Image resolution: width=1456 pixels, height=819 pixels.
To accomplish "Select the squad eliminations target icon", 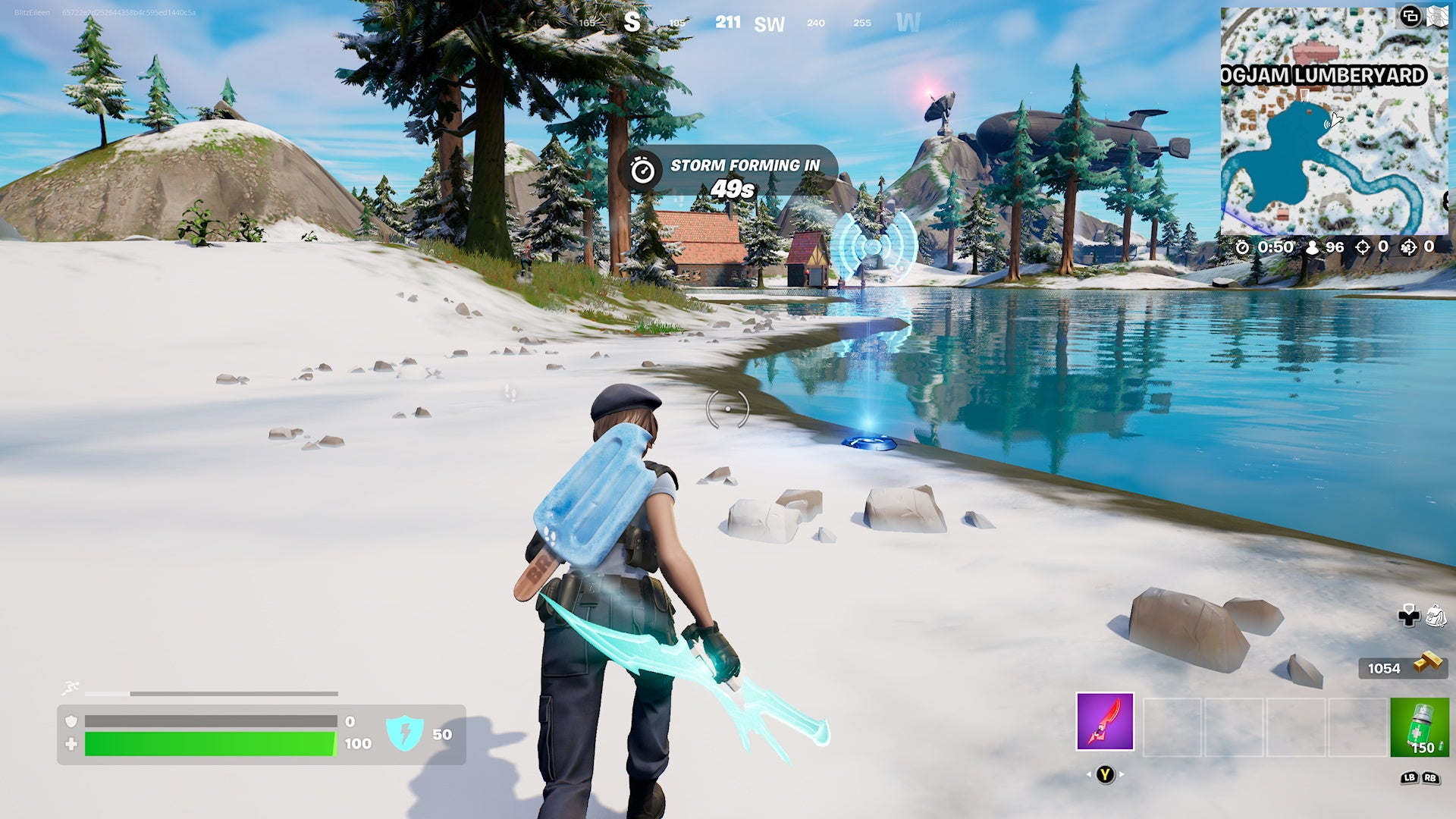I will tap(1408, 248).
